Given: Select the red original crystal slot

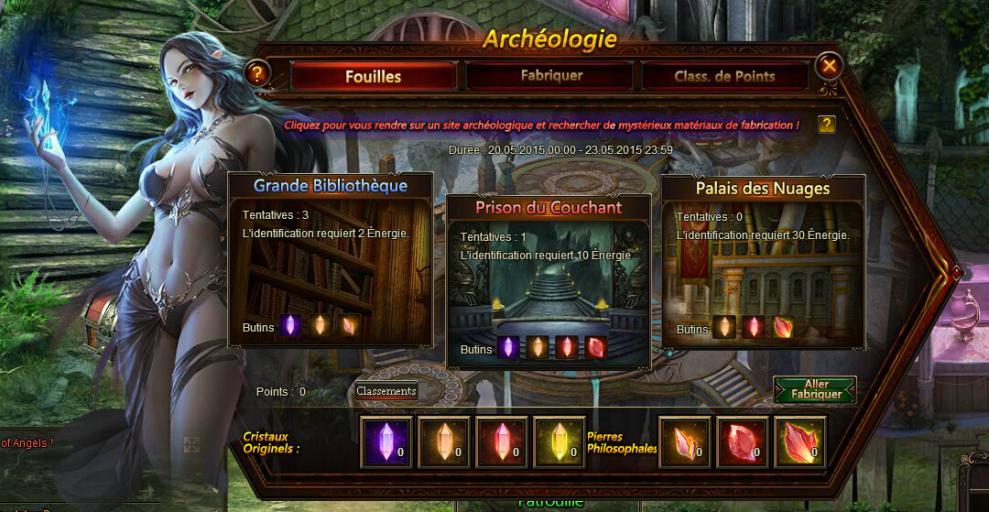Looking at the screenshot, I should pyautogui.click(x=501, y=441).
